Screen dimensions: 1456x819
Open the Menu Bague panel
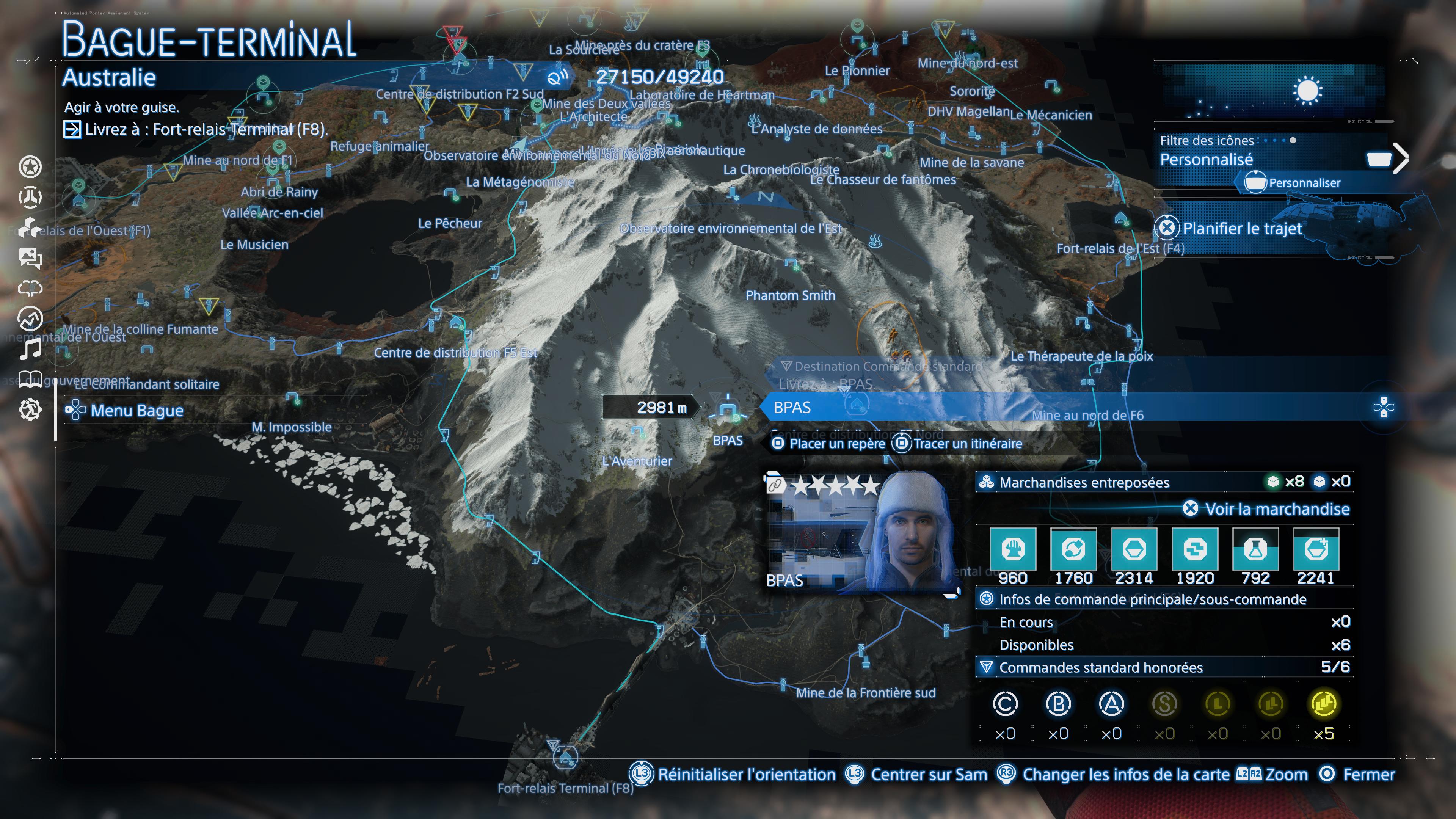click(126, 411)
